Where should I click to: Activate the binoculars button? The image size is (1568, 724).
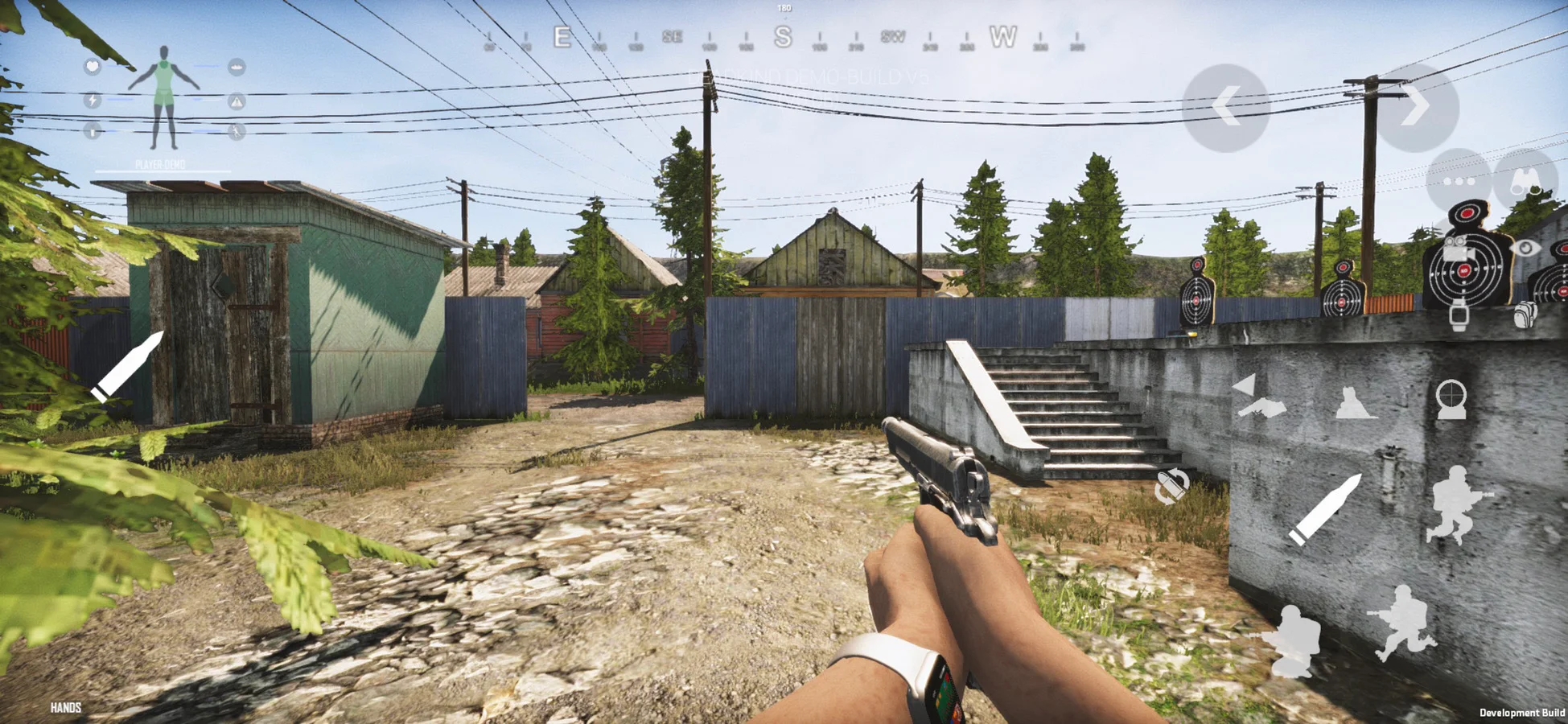click(x=1525, y=182)
